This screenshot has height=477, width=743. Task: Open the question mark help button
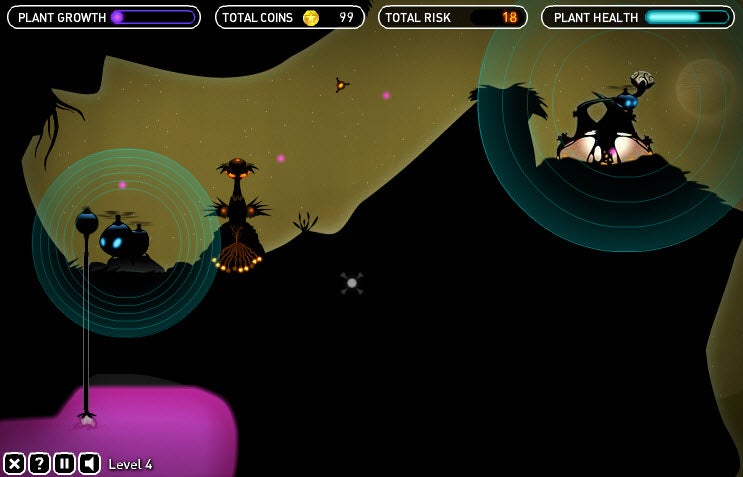39,463
